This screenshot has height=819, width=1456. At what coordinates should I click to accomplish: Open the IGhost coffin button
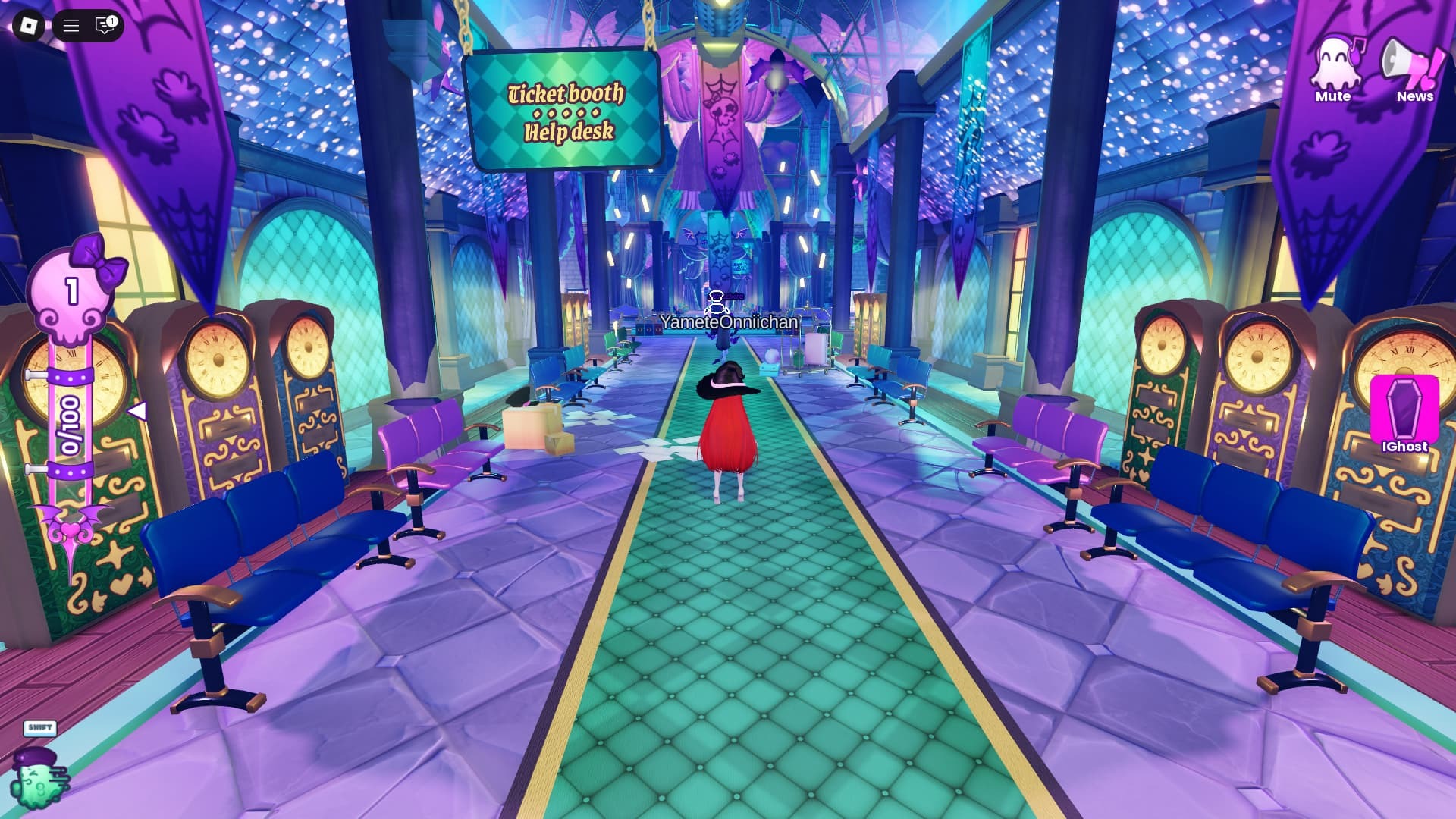[1404, 414]
